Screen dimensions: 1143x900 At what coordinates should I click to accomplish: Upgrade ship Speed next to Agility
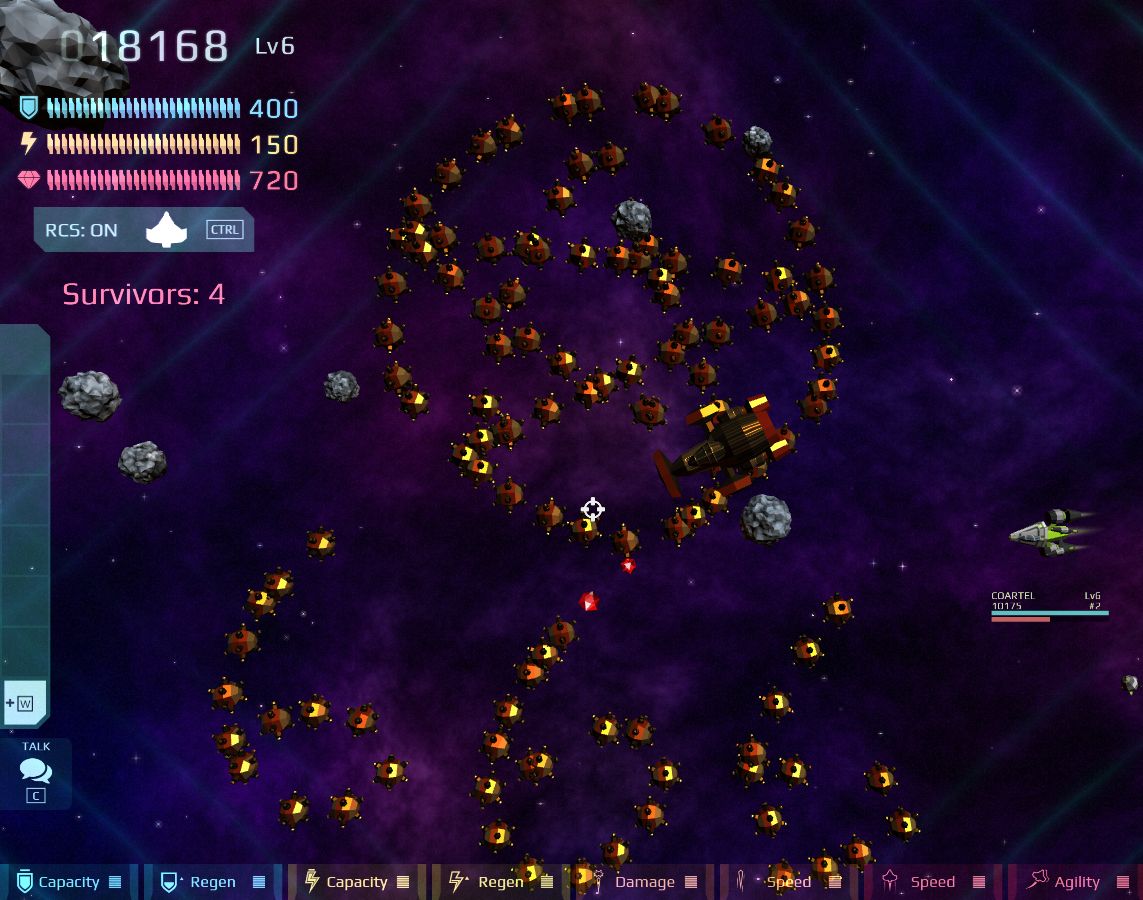[932, 882]
